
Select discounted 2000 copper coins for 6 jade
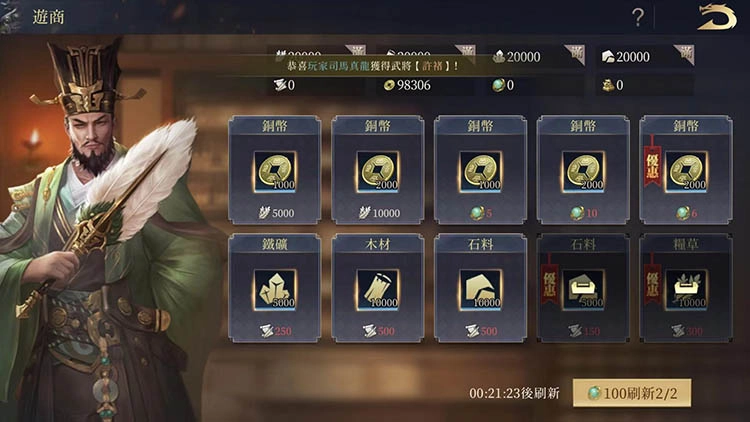(x=686, y=170)
